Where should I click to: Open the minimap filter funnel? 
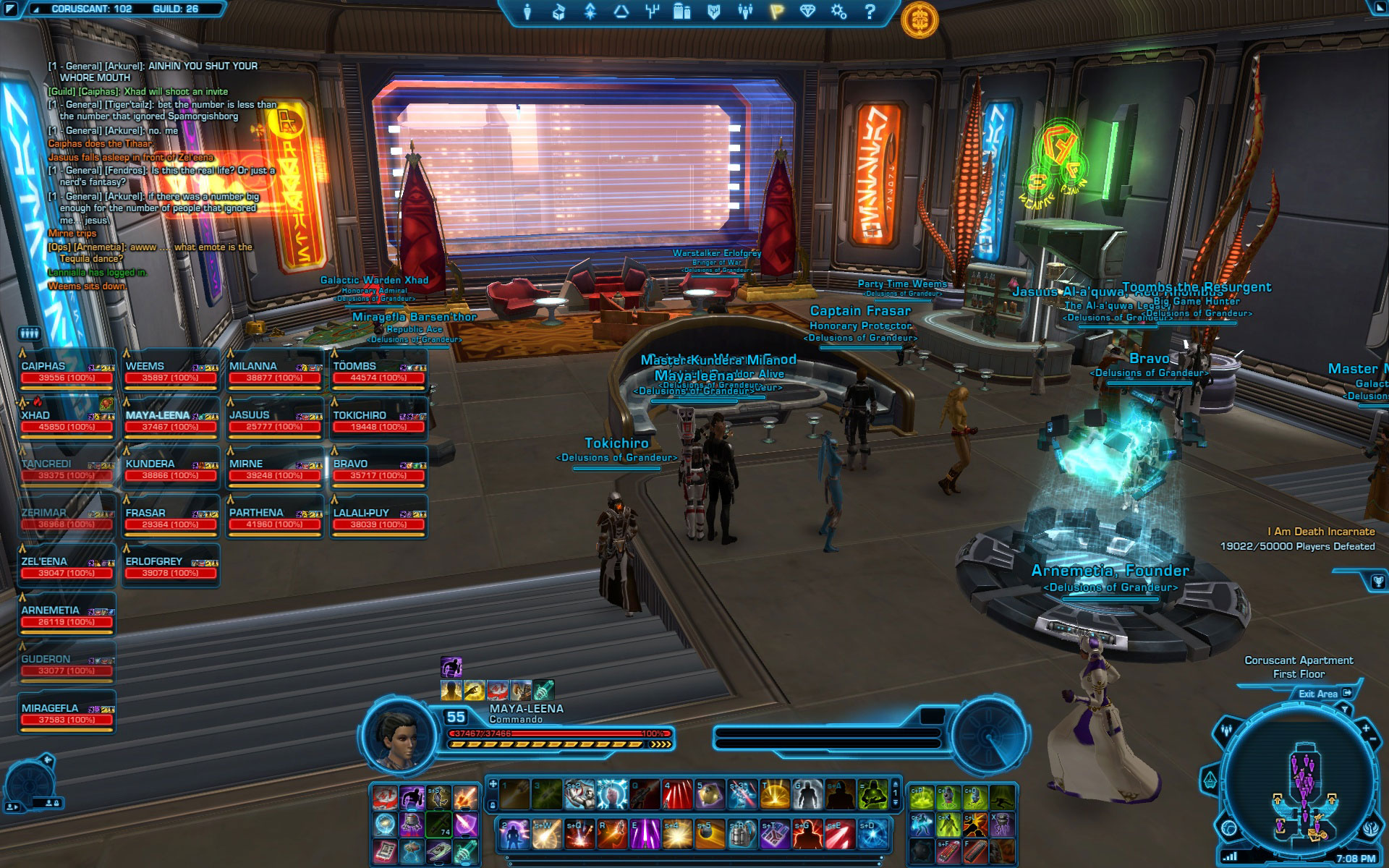1345,710
